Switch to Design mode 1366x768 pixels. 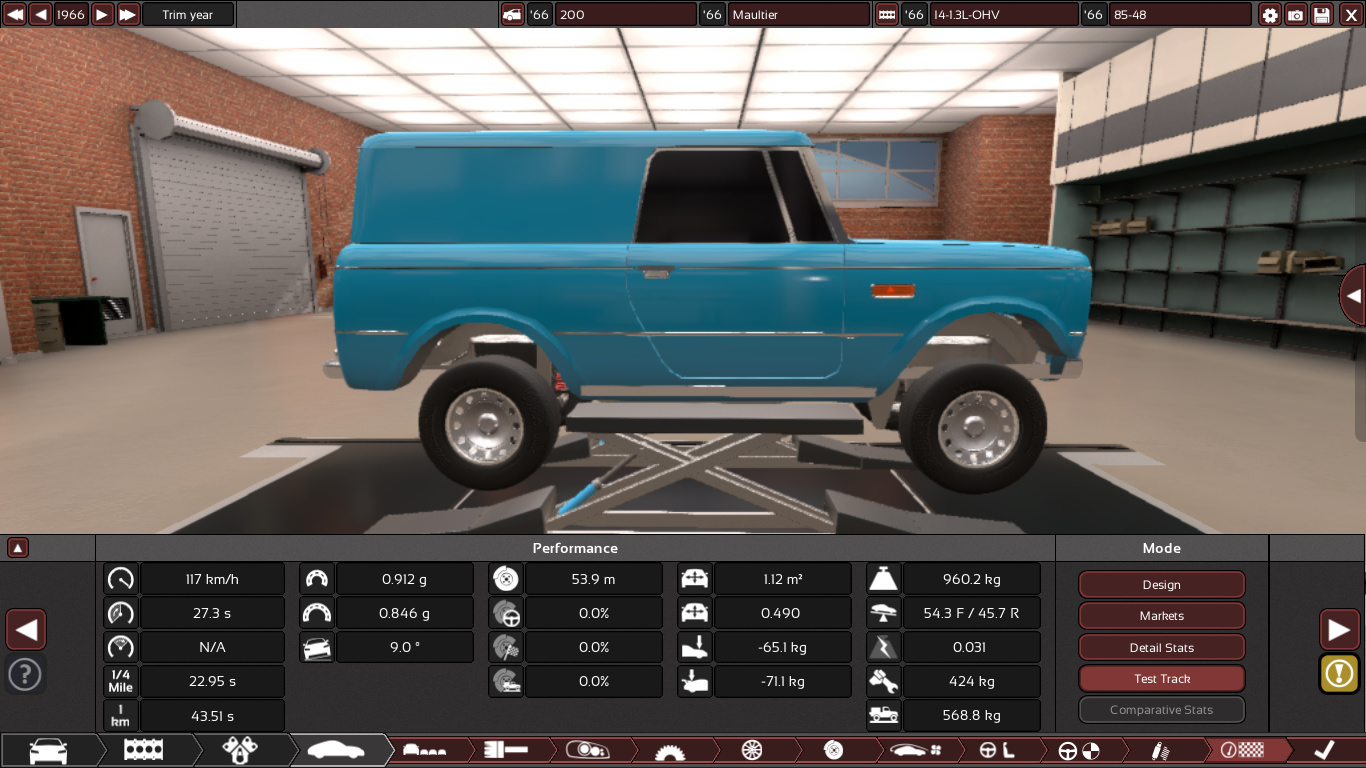tap(1161, 585)
